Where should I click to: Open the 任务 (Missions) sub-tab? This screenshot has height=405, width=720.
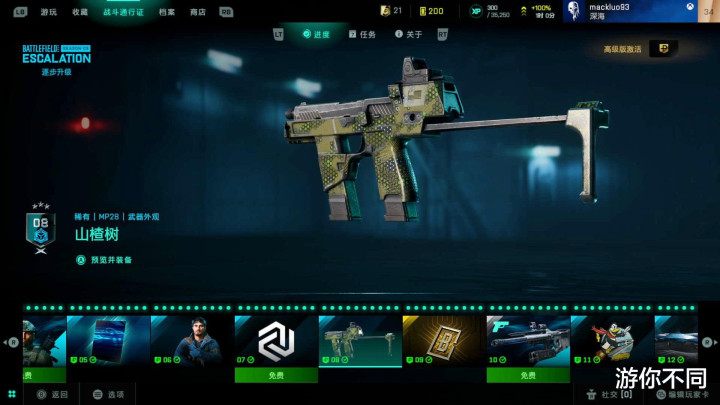tap(362, 34)
